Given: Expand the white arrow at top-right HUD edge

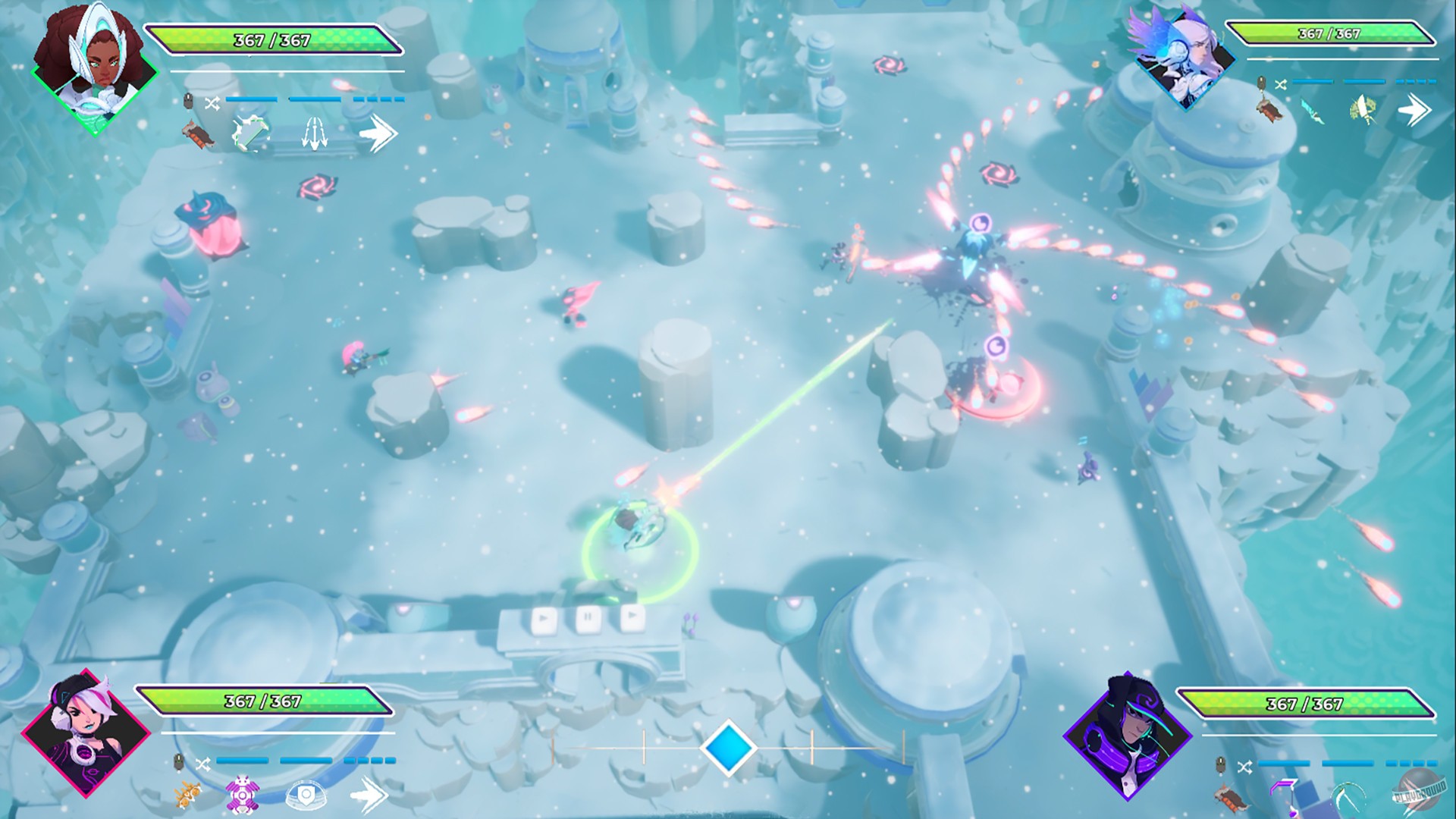Looking at the screenshot, I should (x=1411, y=110).
